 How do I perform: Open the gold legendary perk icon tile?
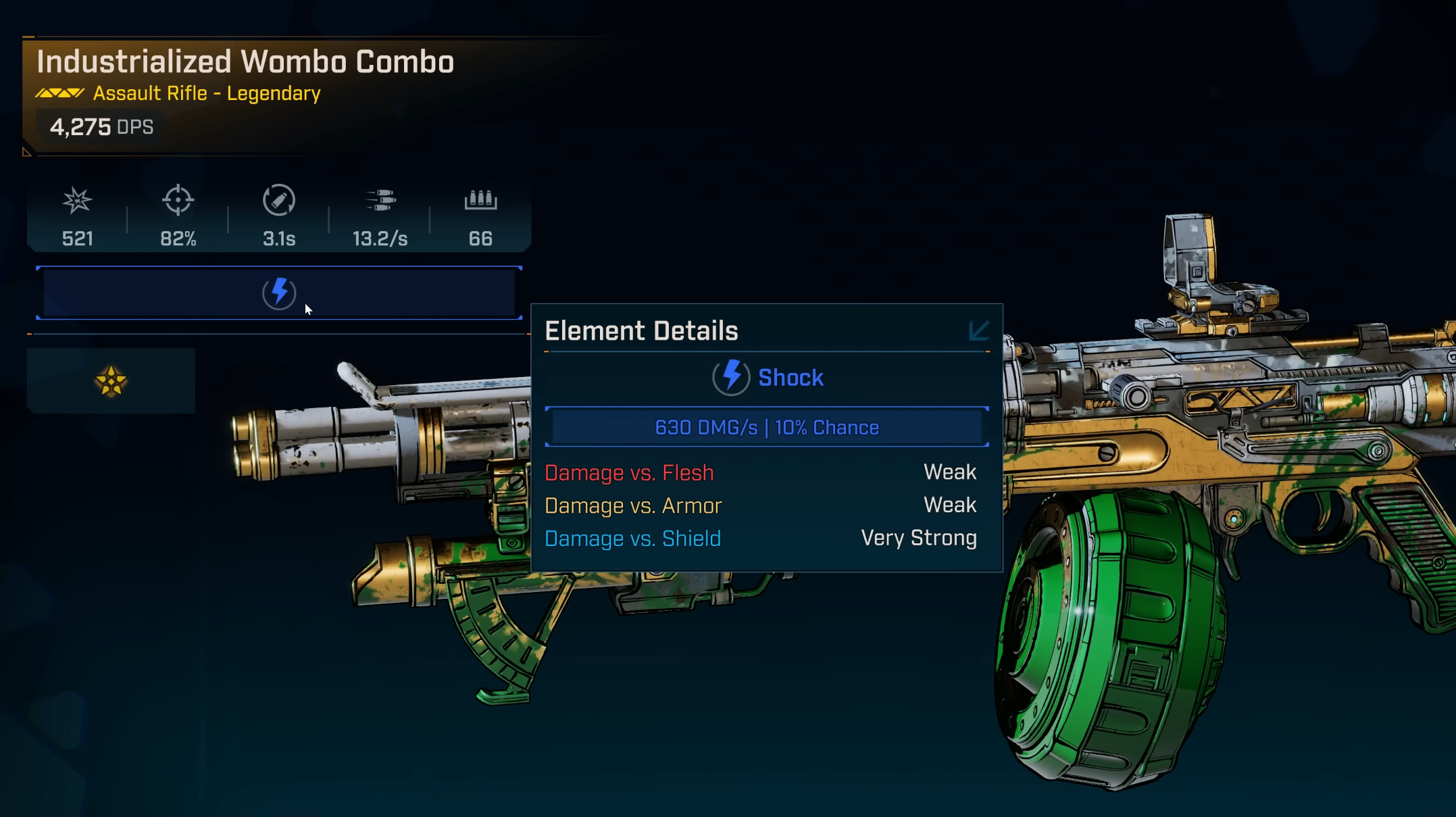tap(111, 381)
